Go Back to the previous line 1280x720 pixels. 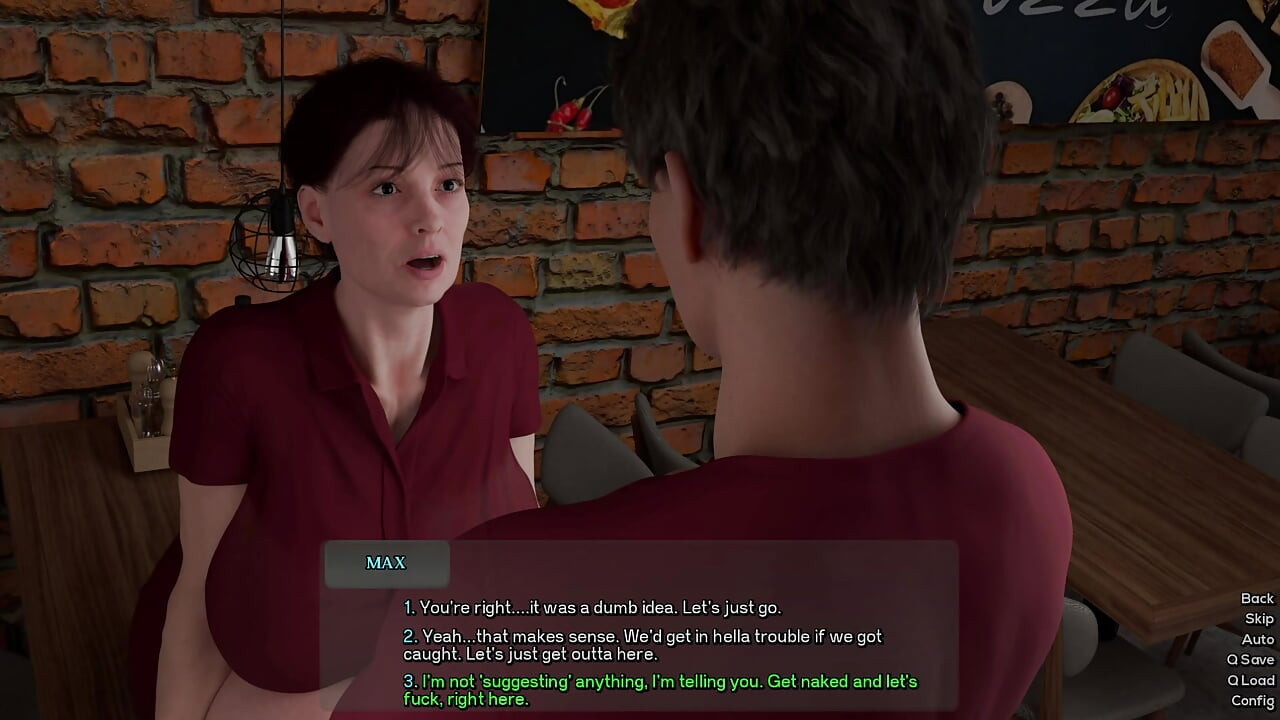tap(1257, 598)
